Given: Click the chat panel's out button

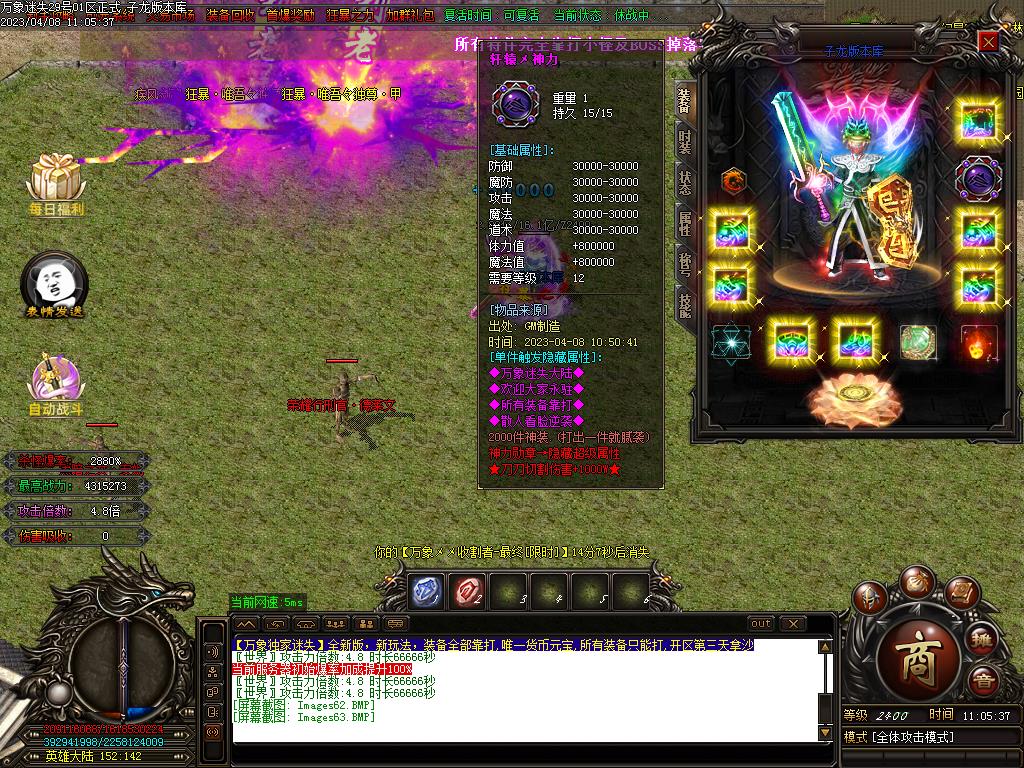Looking at the screenshot, I should coord(761,624).
